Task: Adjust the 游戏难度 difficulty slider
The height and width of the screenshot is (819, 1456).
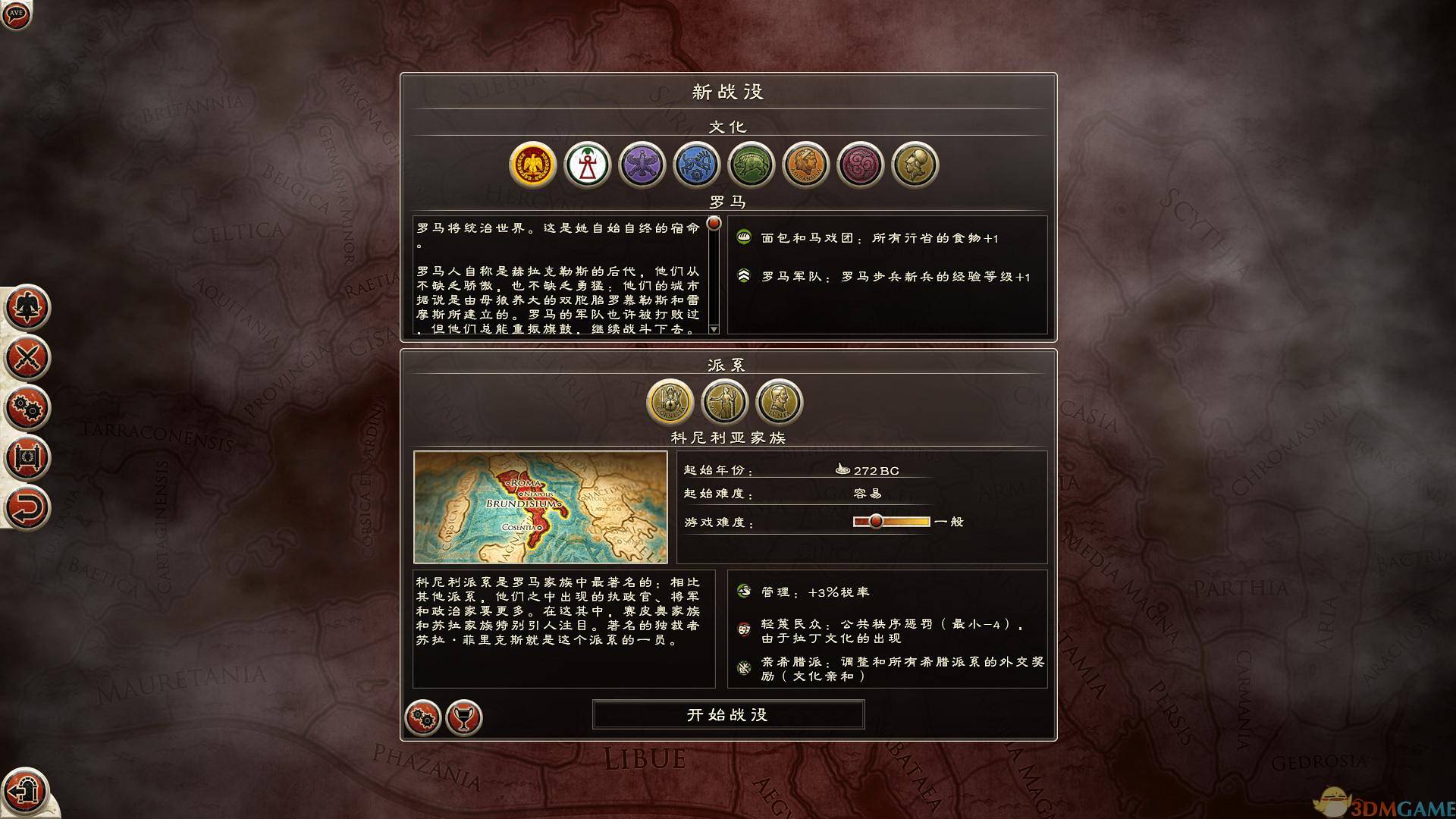Action: click(x=876, y=521)
